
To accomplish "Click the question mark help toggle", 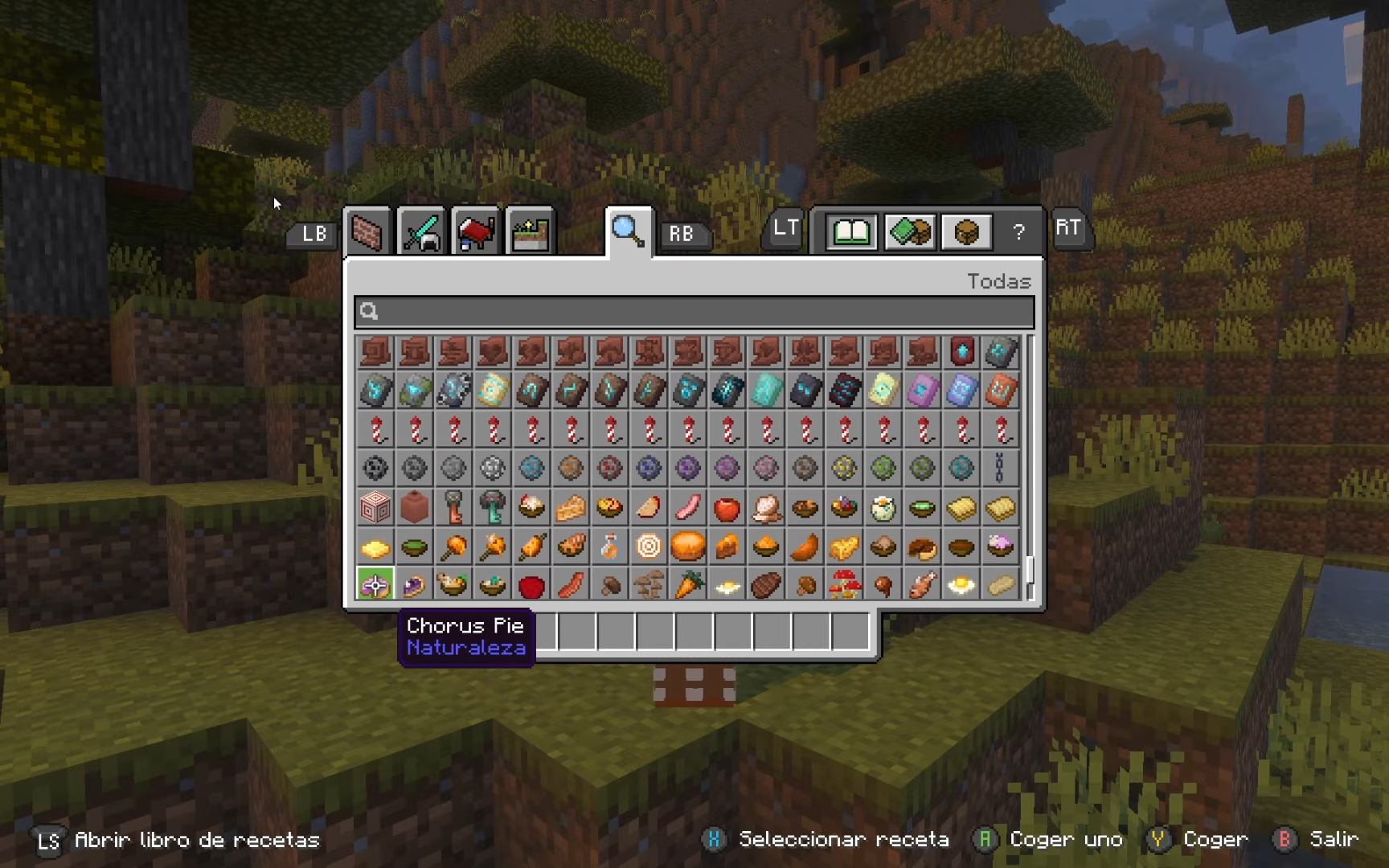I will click(x=1019, y=232).
